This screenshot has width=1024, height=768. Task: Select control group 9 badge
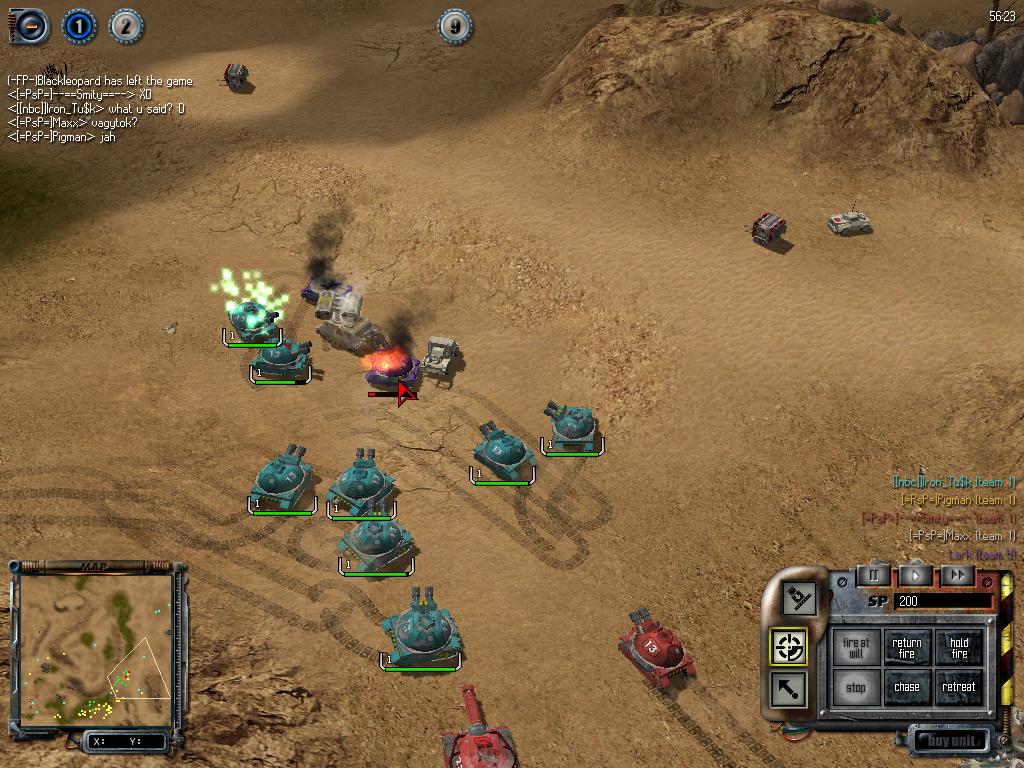[455, 27]
